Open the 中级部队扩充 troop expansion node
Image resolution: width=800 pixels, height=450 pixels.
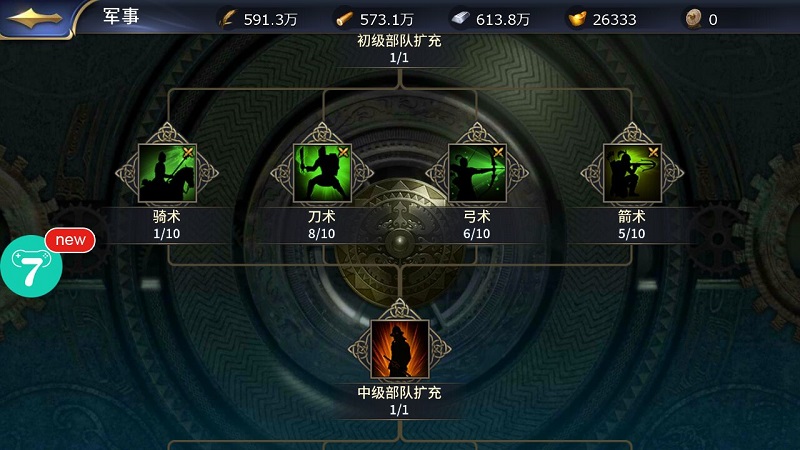pos(399,349)
